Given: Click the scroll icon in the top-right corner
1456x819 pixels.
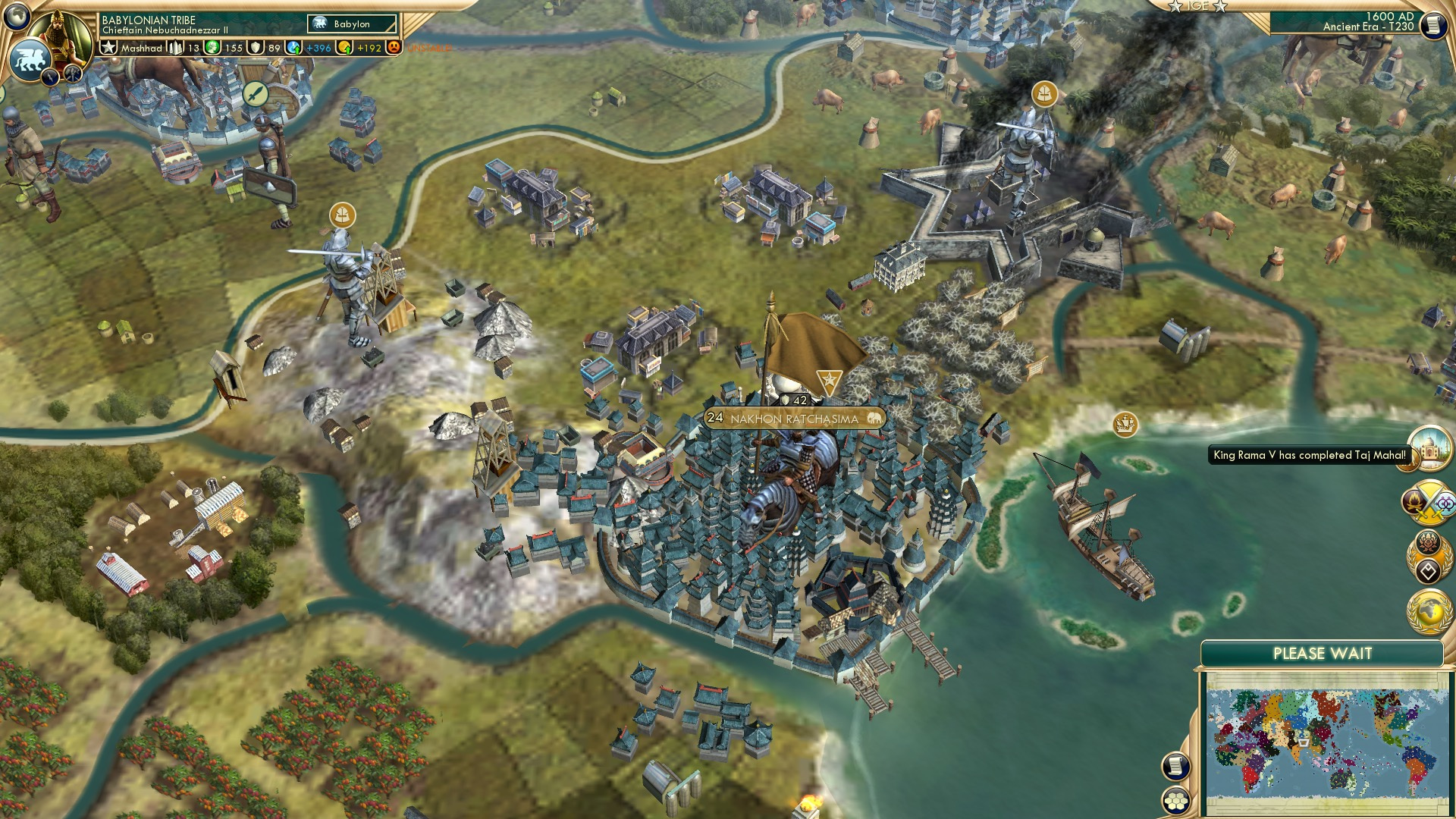Looking at the screenshot, I should pyautogui.click(x=1433, y=26).
